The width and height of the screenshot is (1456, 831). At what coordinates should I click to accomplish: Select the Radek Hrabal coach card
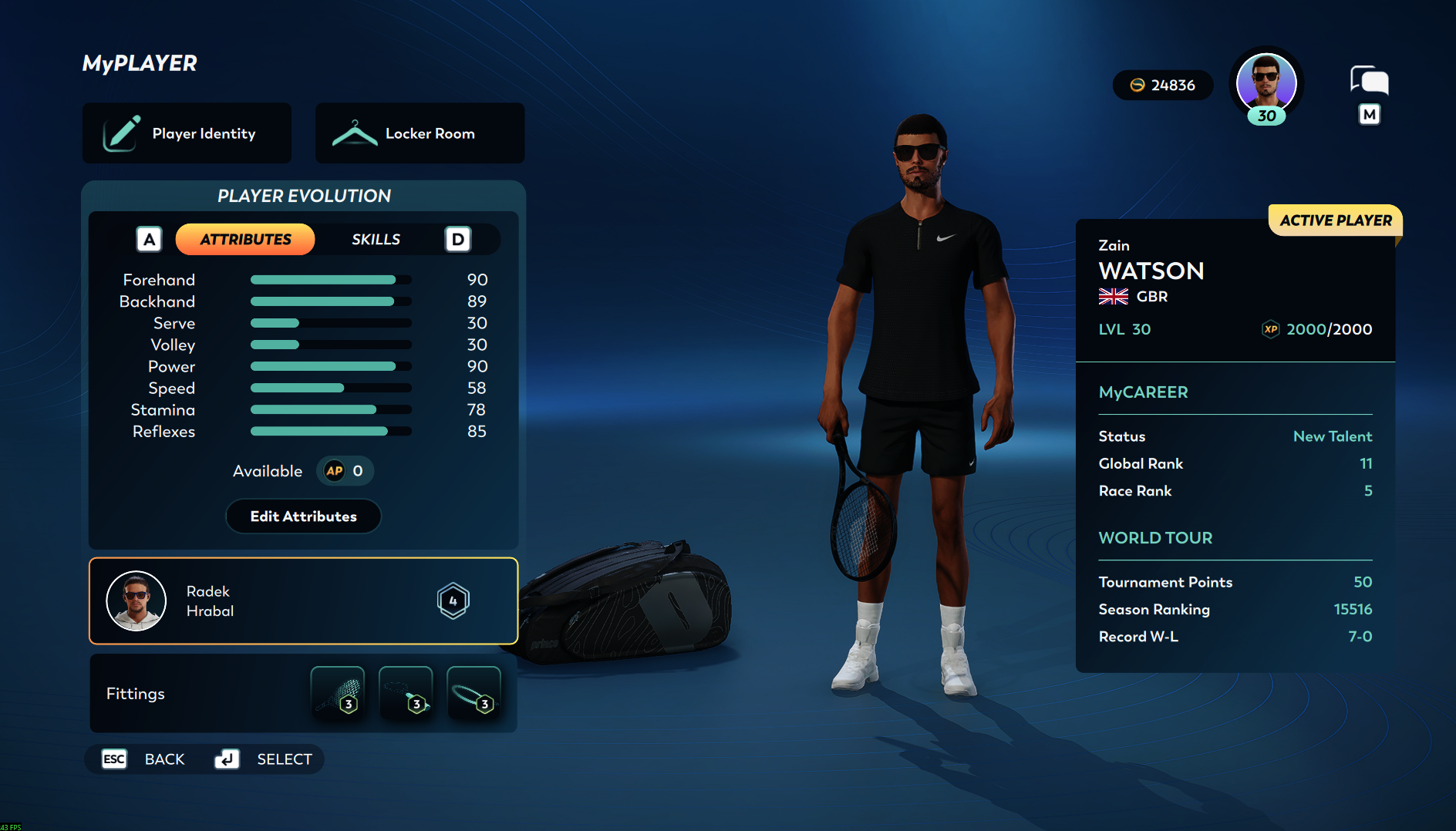click(303, 601)
